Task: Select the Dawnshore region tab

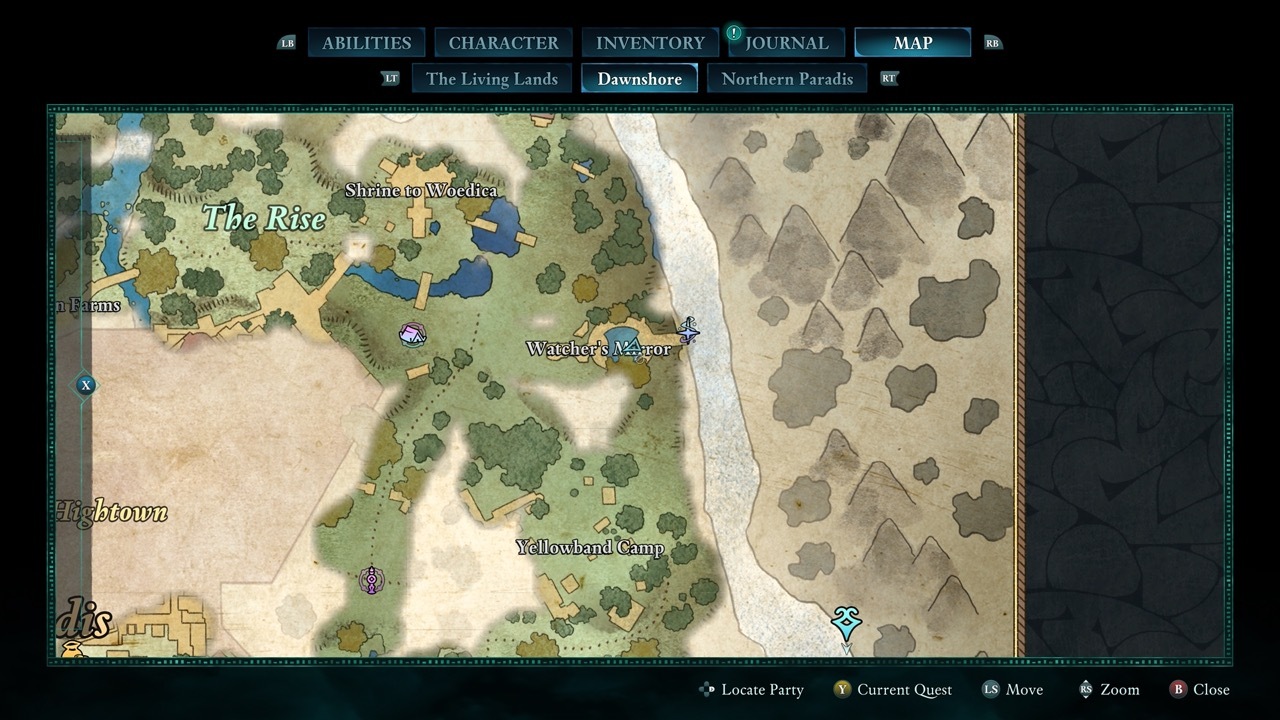Action: coord(639,79)
